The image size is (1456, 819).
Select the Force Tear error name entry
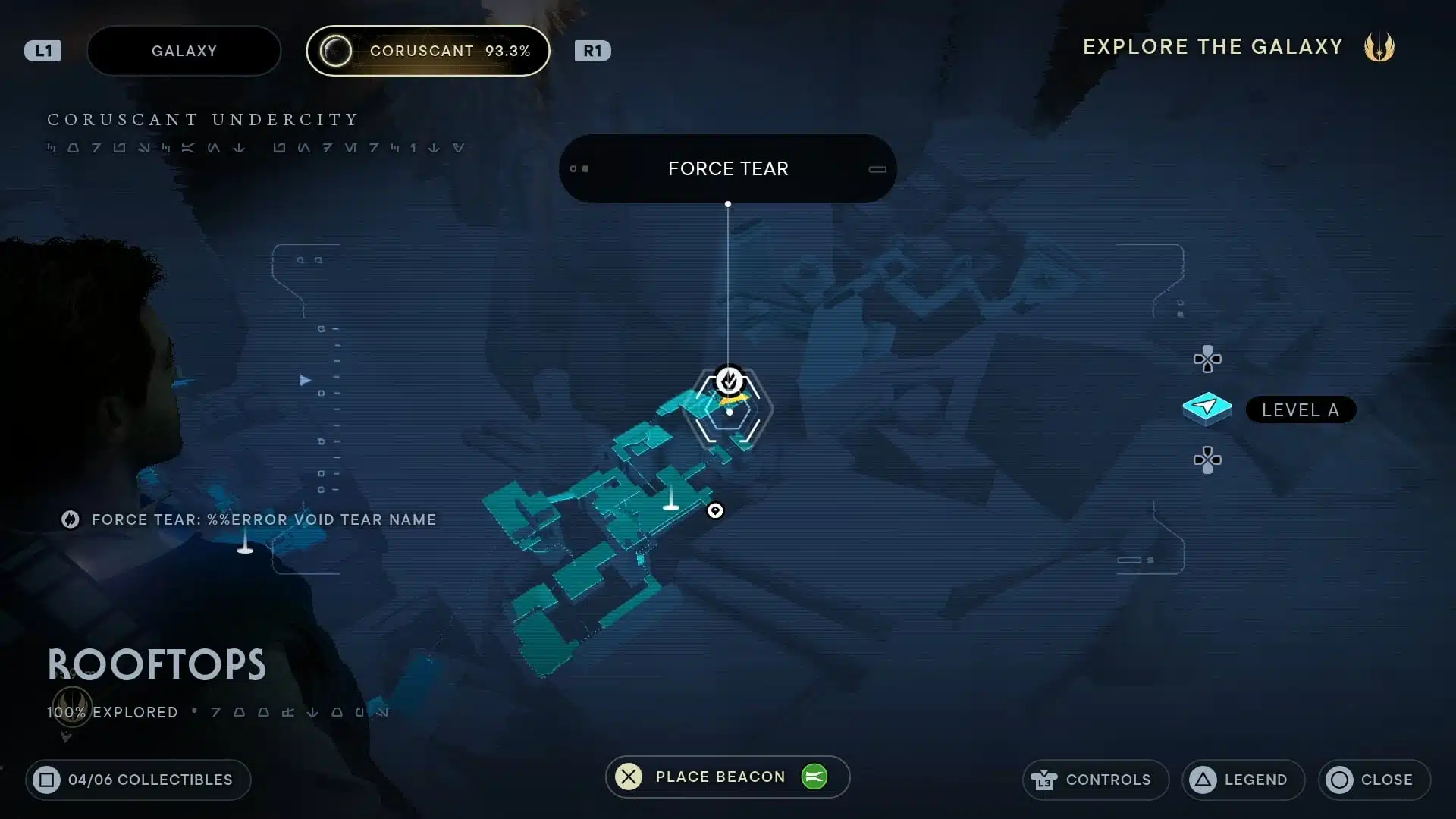[249, 519]
